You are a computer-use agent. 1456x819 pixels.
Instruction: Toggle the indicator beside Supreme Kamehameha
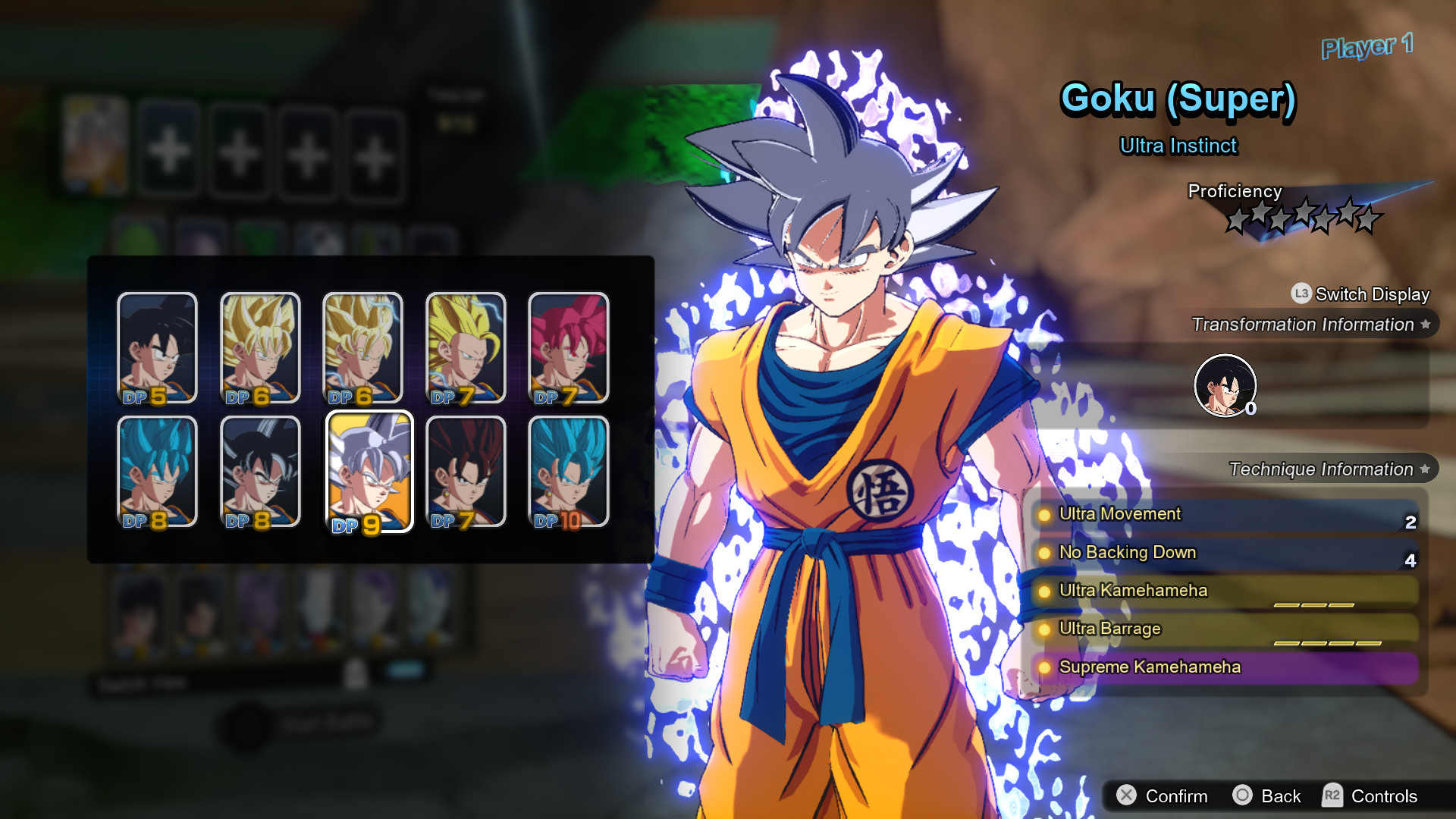[x=1046, y=668]
